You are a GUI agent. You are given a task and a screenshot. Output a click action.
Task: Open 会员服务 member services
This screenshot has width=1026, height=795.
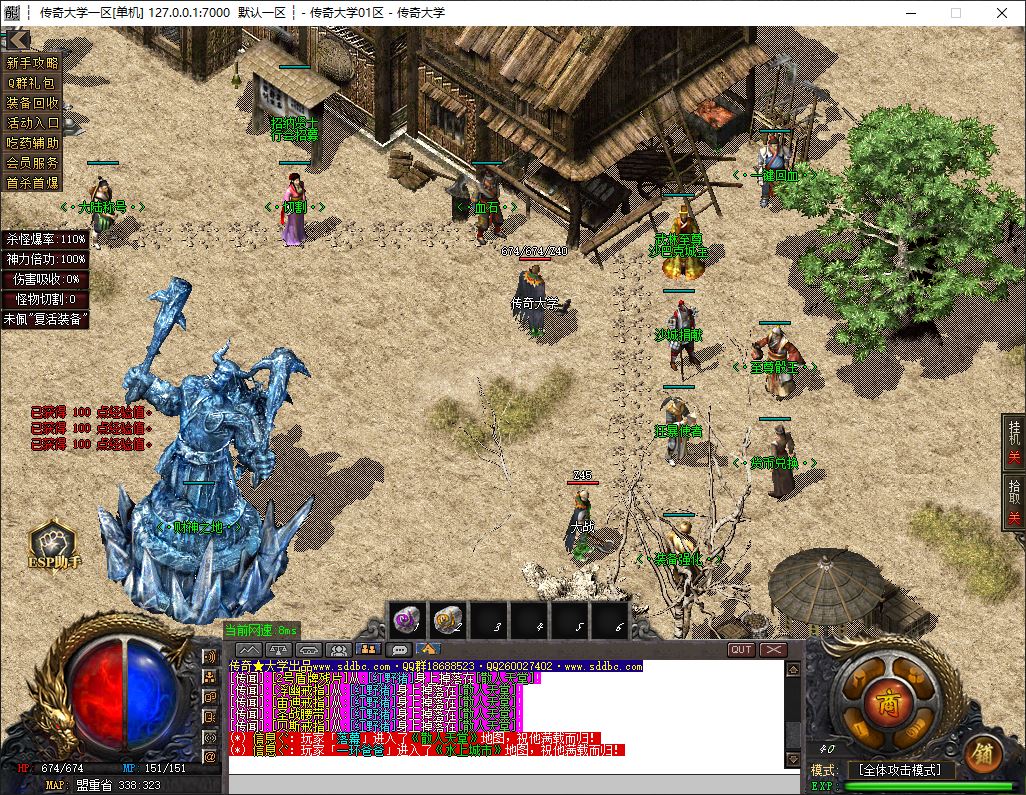(x=32, y=163)
